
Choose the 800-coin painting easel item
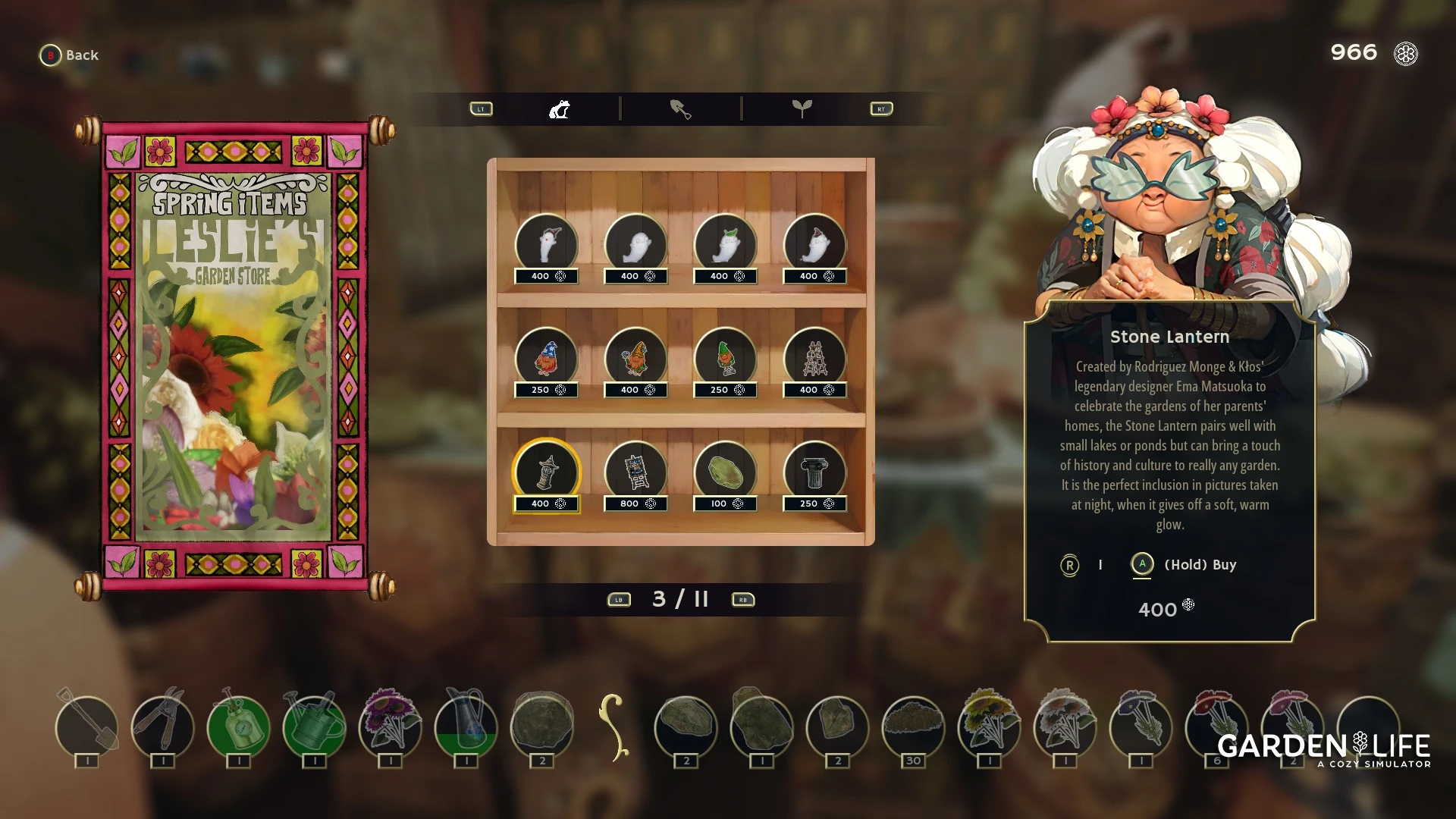[635, 472]
